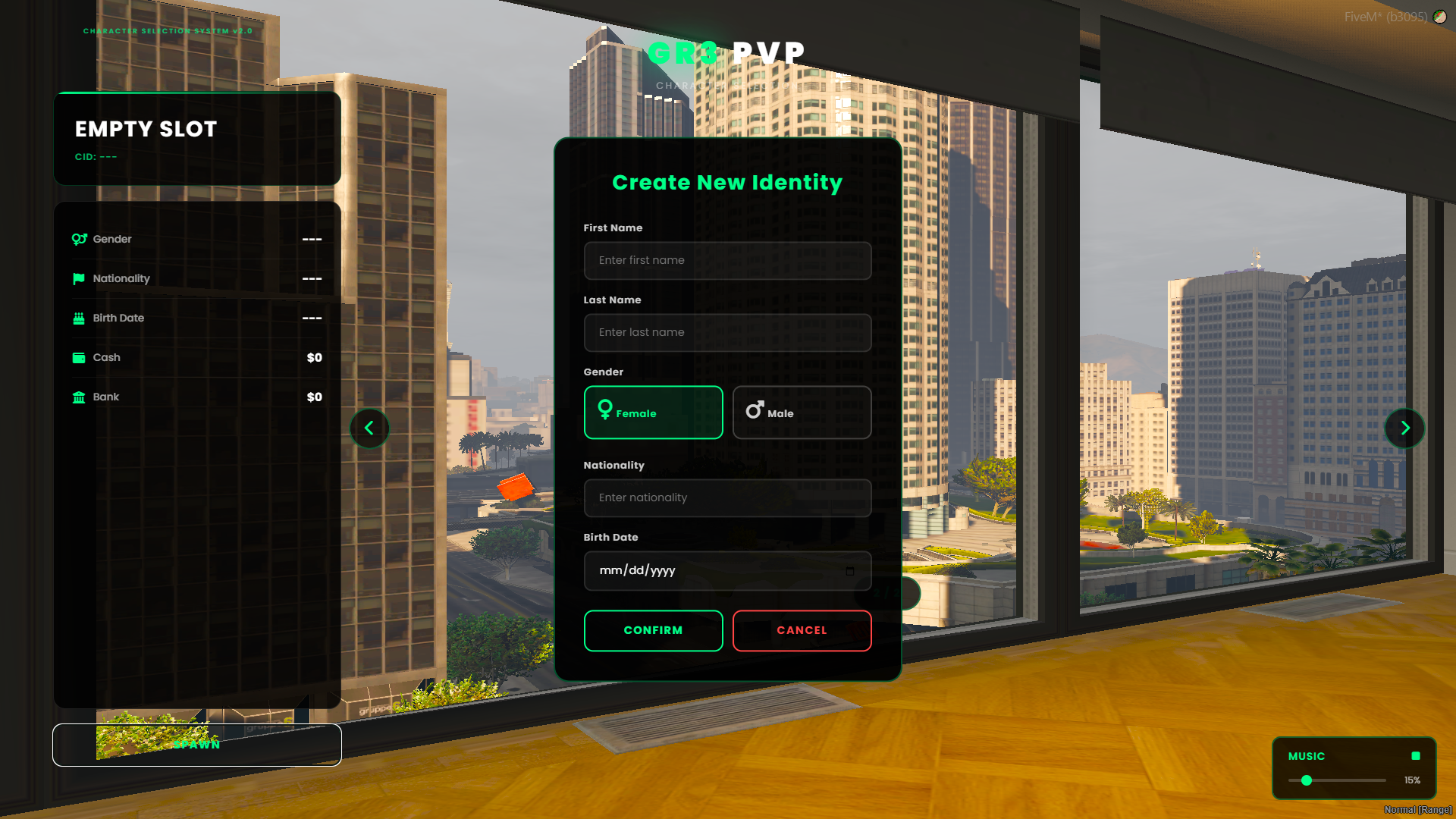Click the male Mars icon on Male button
The image size is (1456, 819).
pyautogui.click(x=754, y=409)
